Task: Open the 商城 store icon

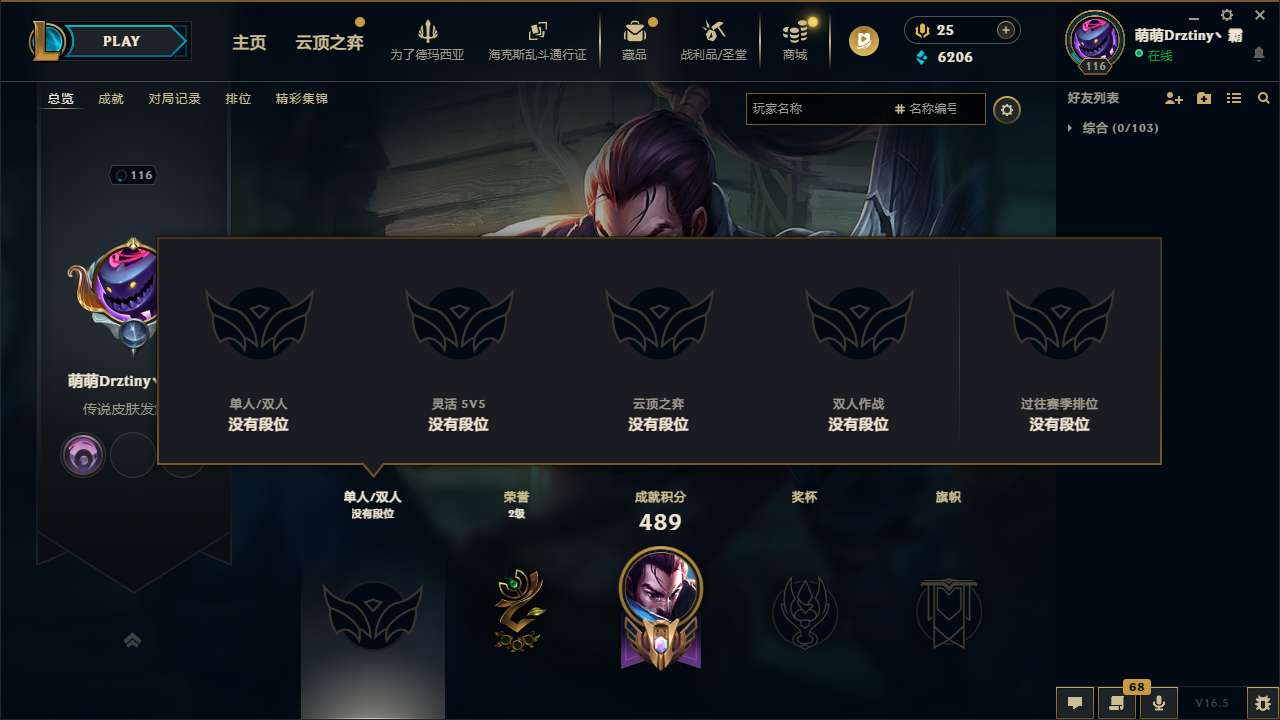Action: (795, 40)
